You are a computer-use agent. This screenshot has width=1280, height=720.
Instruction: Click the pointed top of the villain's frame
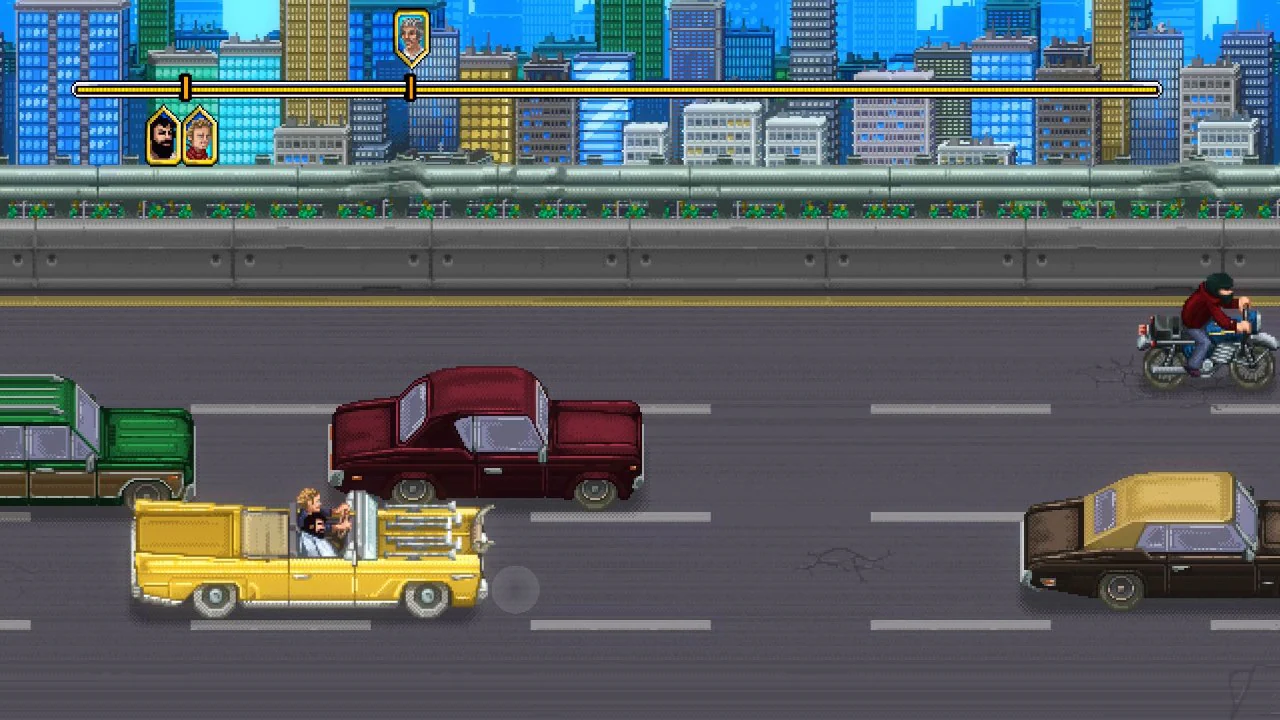click(x=410, y=12)
